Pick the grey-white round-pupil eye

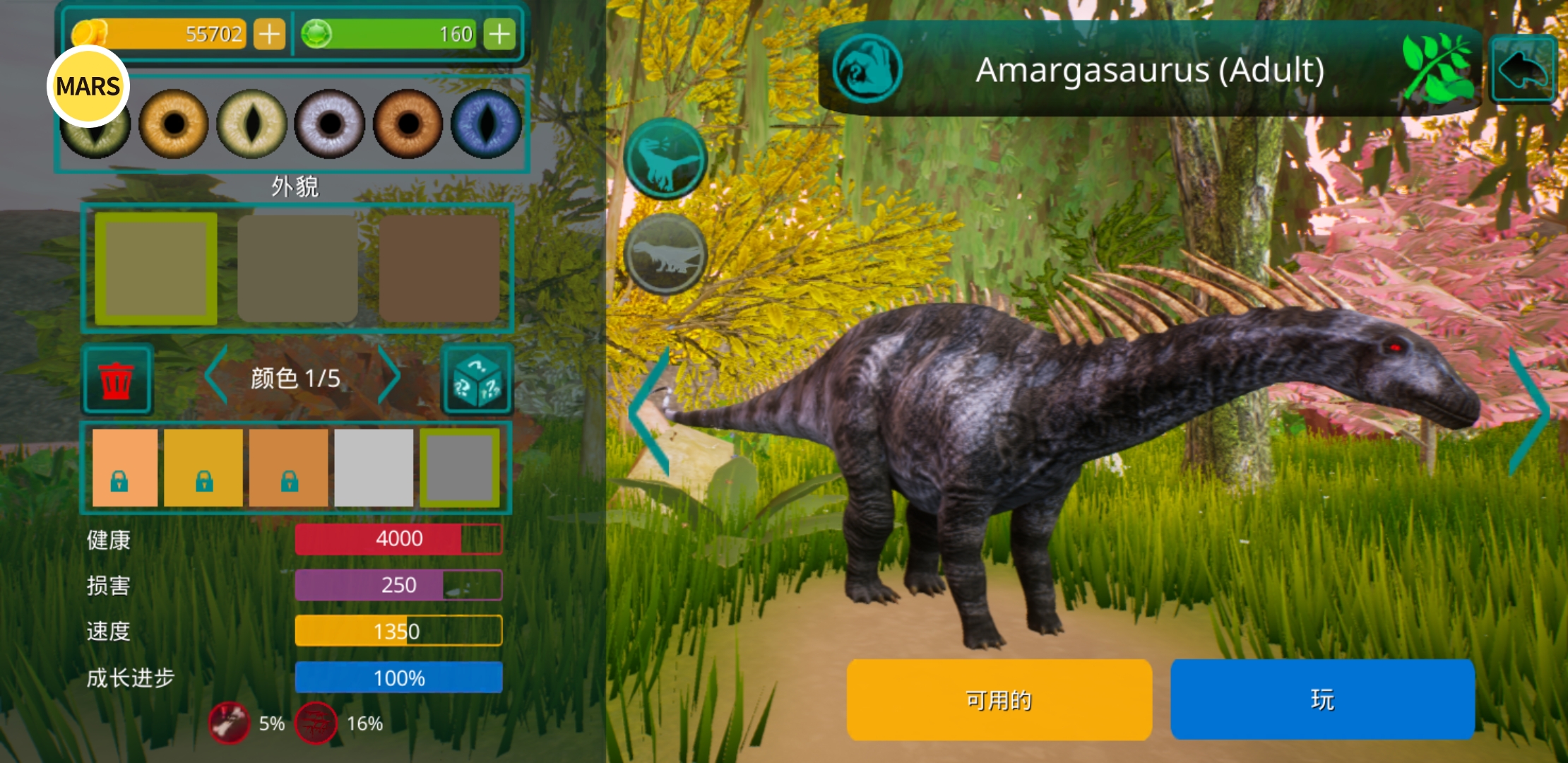pos(330,124)
